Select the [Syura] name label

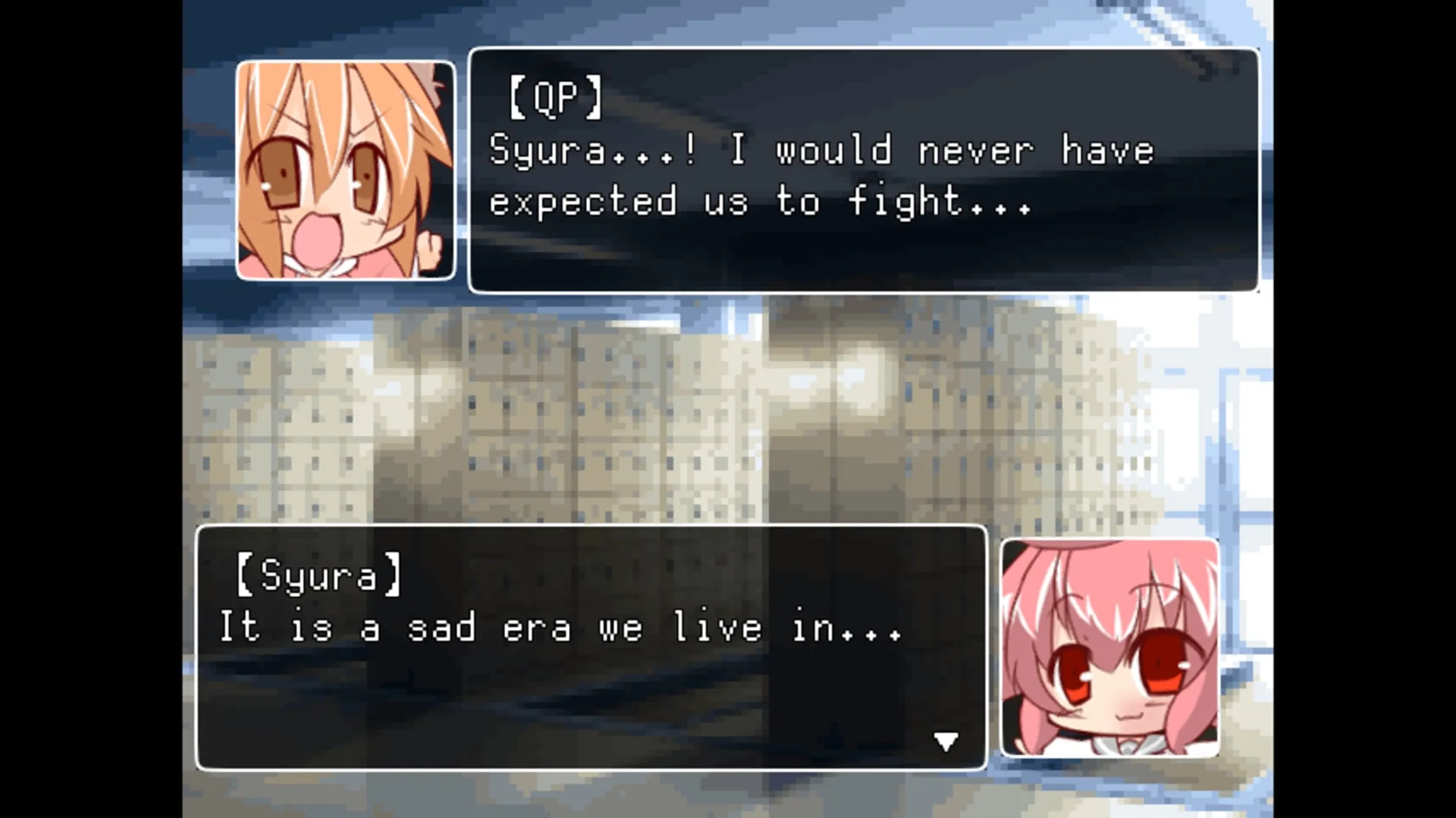pos(318,576)
